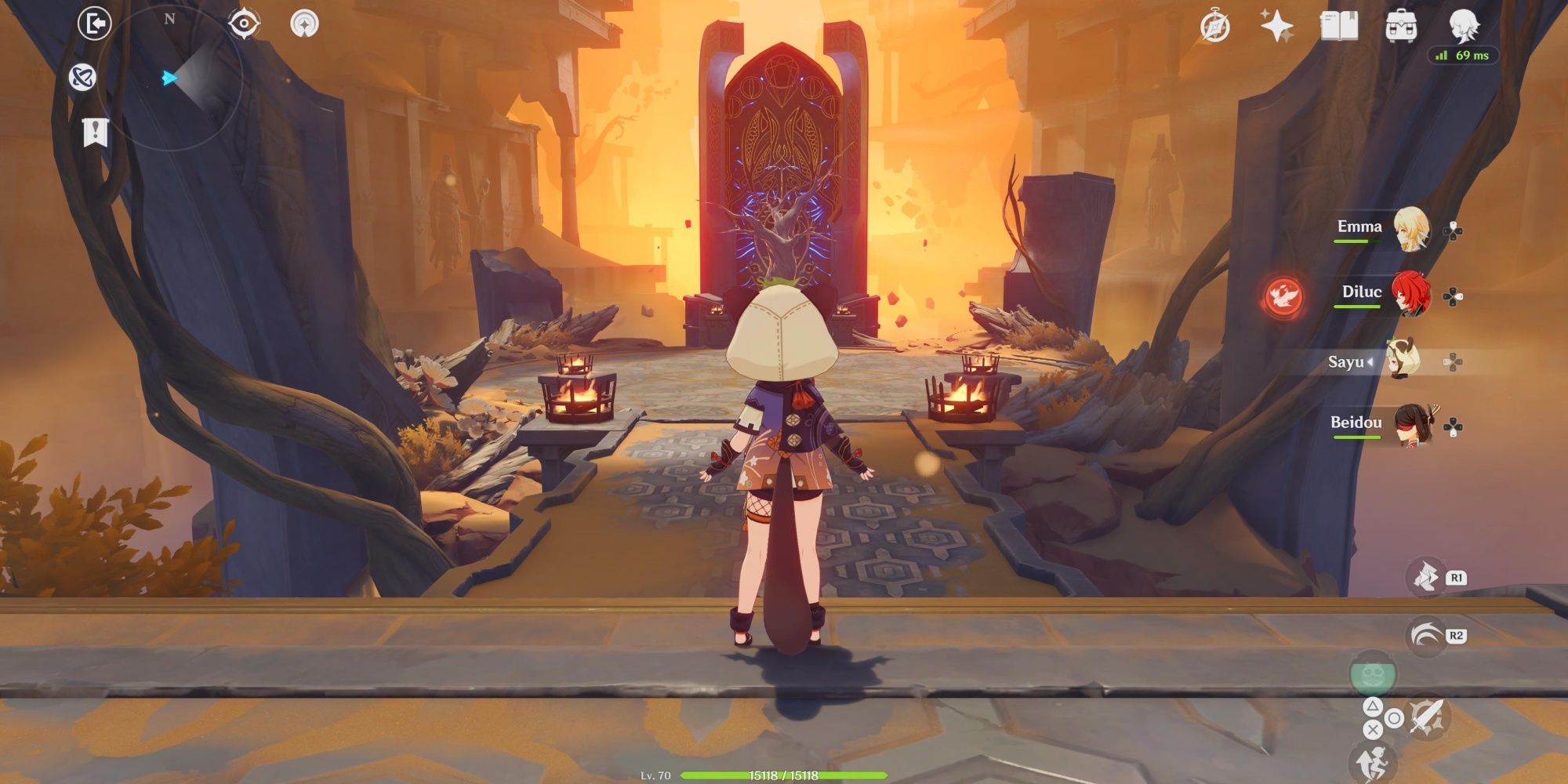1568x784 pixels.
Task: Switch to party member Emma
Action: pos(1409,230)
